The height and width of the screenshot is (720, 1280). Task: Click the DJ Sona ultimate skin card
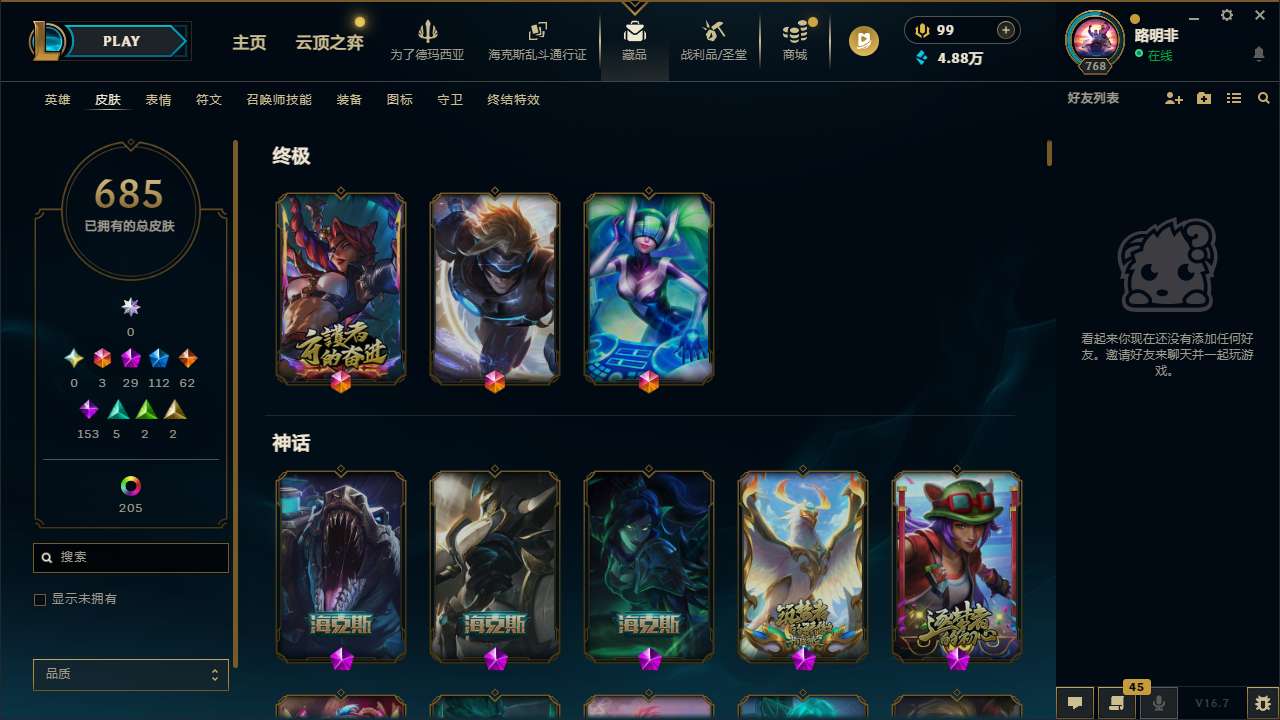tap(649, 288)
